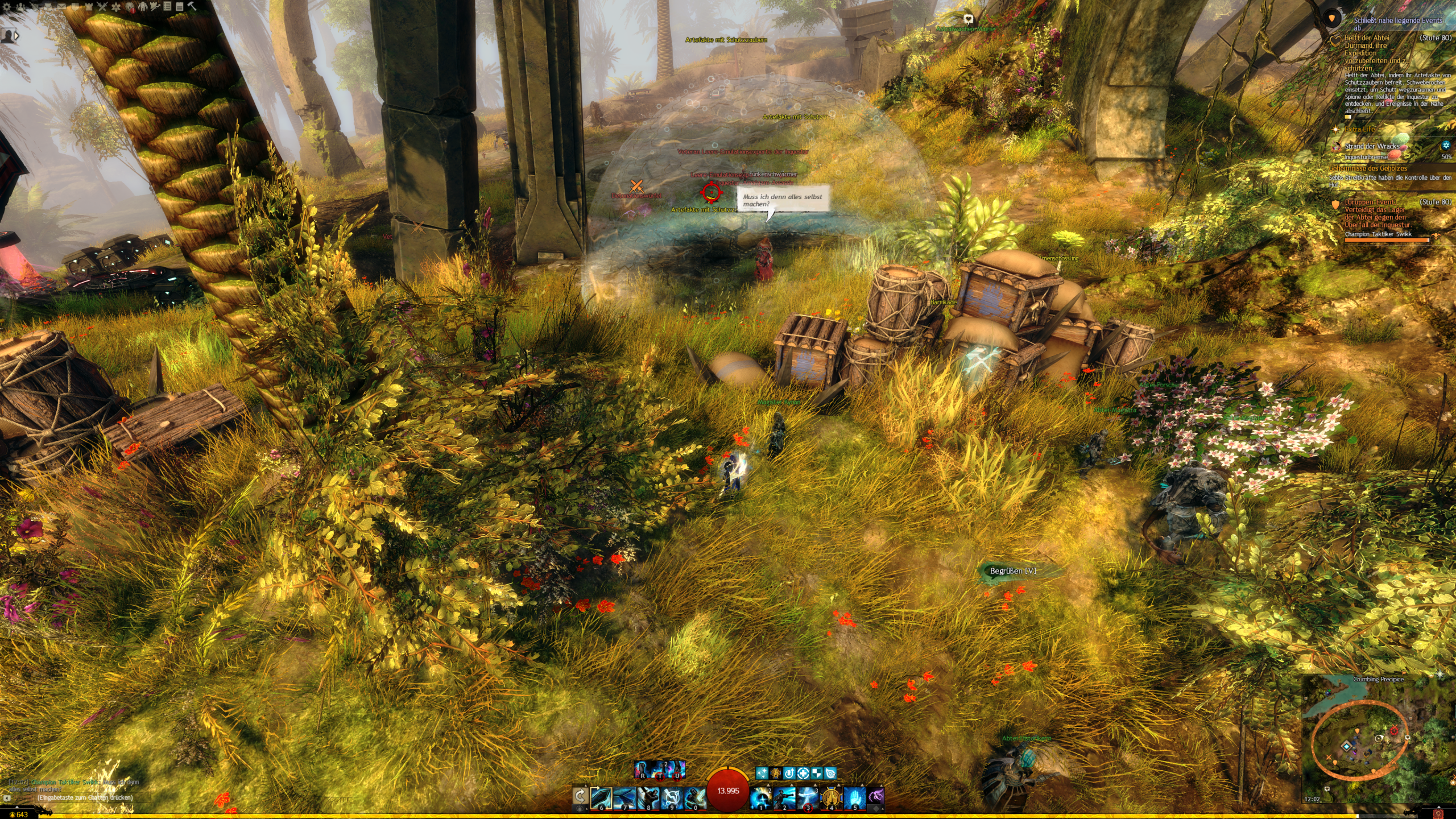Open the hammer crafting icon
The image size is (1456, 819).
tap(192, 6)
